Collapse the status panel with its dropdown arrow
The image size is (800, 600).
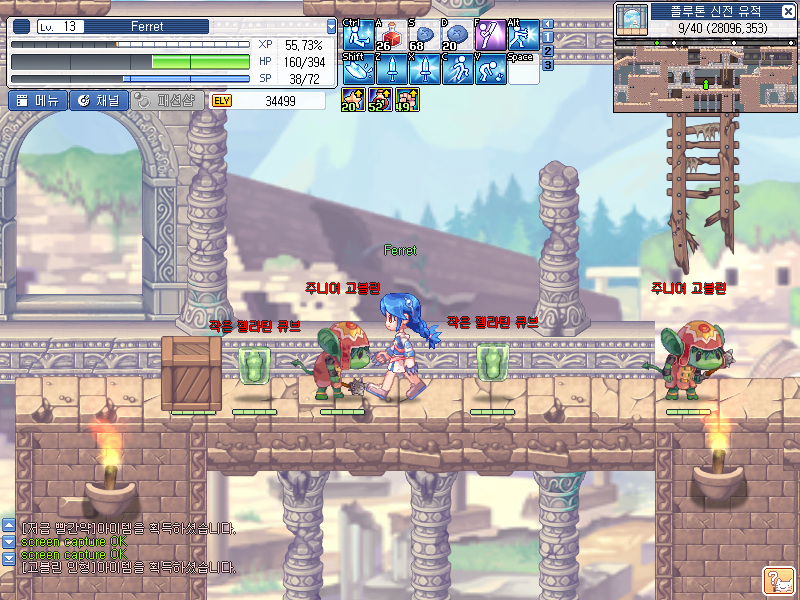pos(332,26)
